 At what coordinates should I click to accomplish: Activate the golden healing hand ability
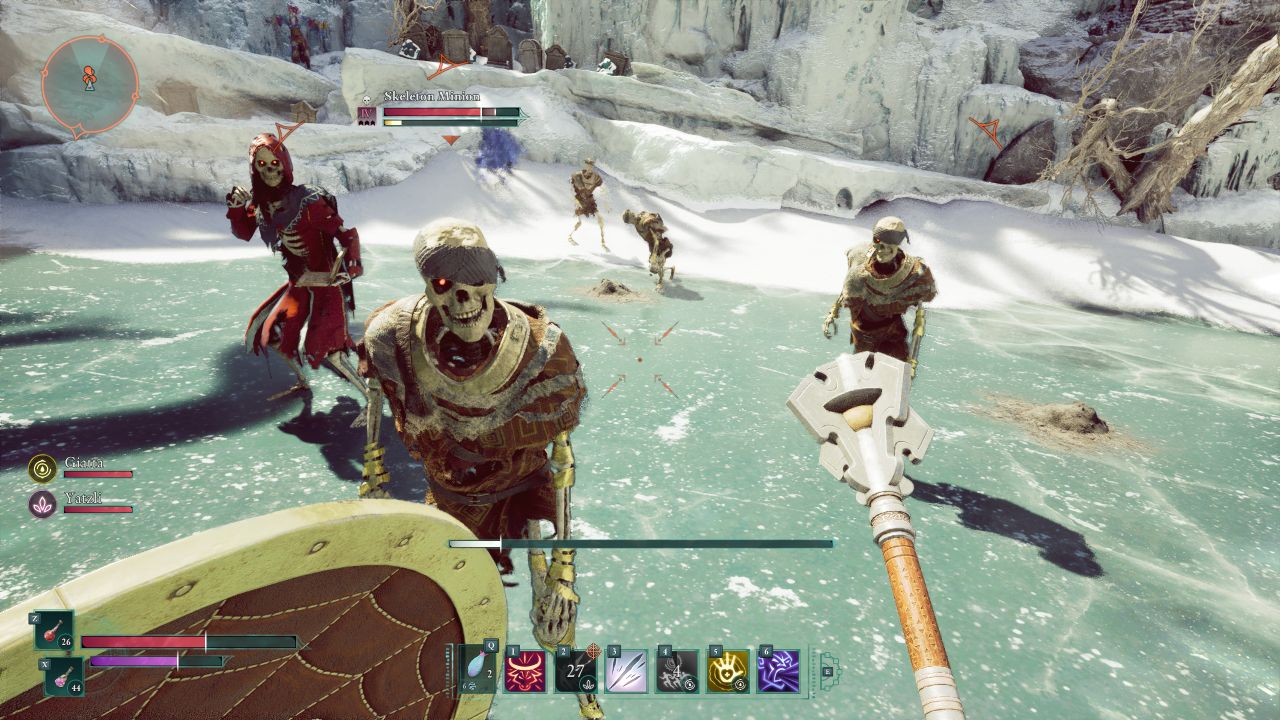(x=727, y=671)
